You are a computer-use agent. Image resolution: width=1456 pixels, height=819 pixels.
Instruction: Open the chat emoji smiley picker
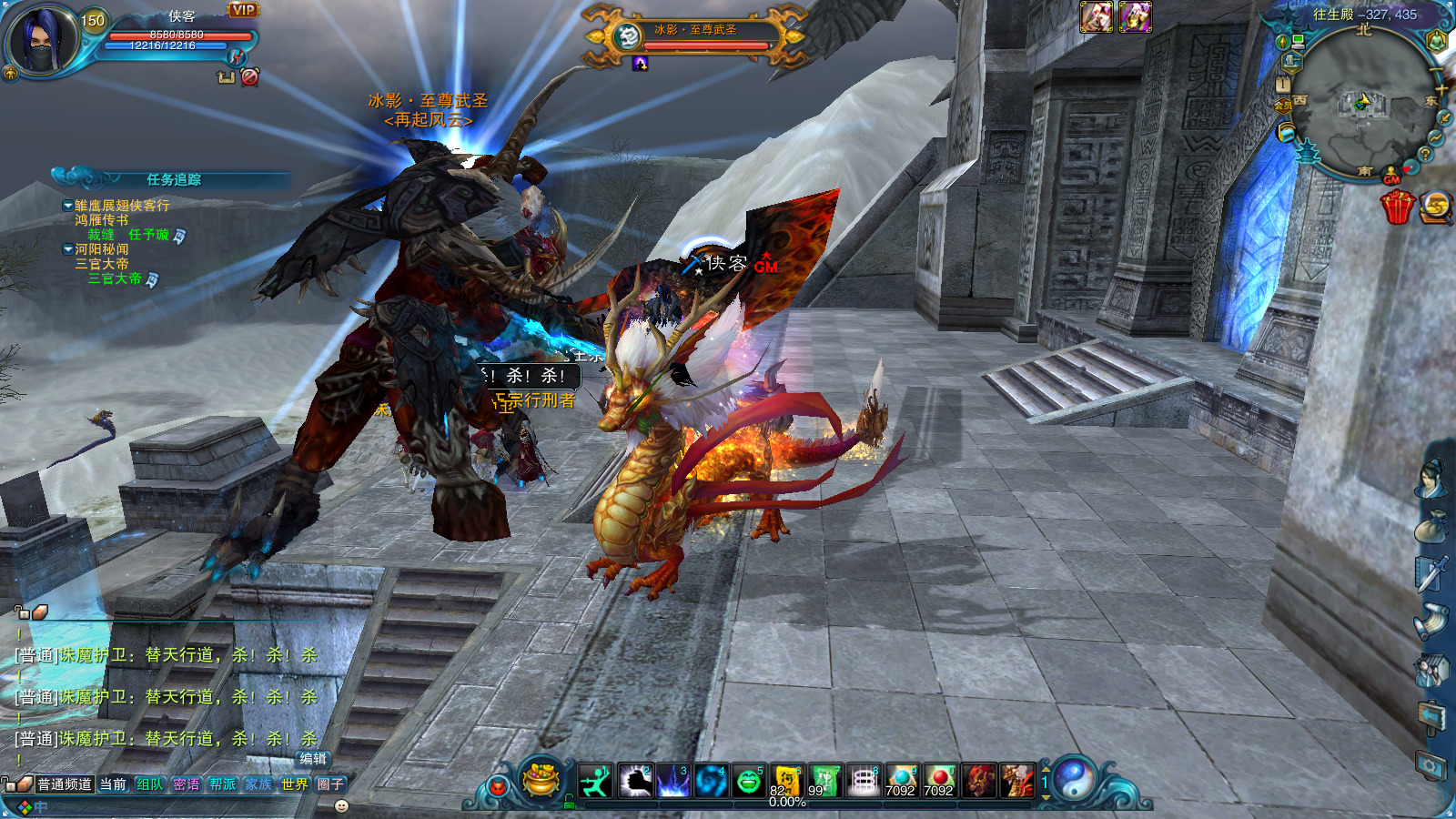tap(341, 806)
